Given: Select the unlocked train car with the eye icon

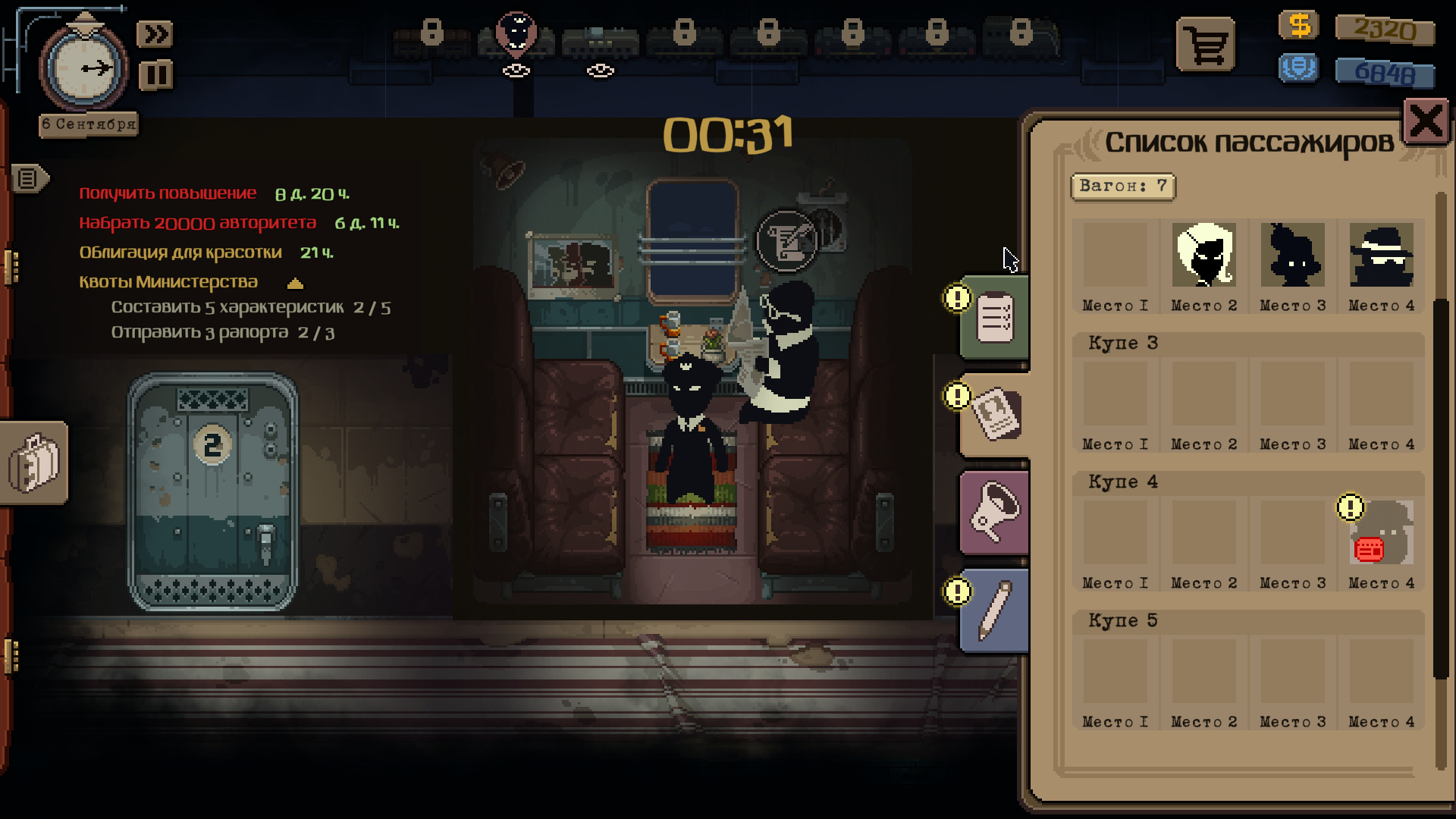Looking at the screenshot, I should pos(600,42).
